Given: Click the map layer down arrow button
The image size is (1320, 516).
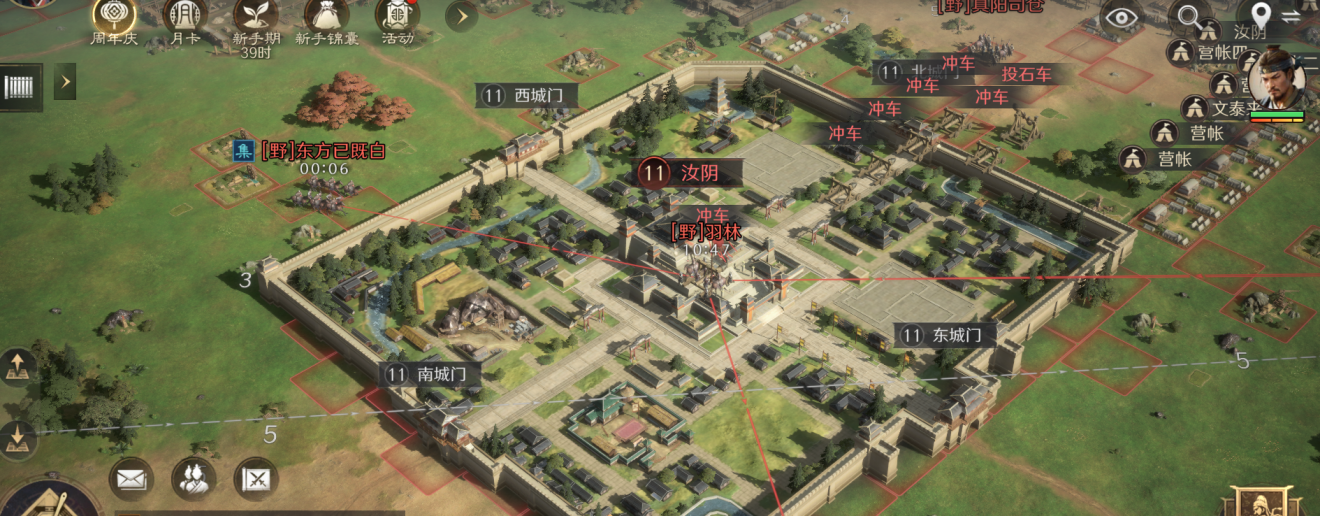Looking at the screenshot, I should click(17, 439).
